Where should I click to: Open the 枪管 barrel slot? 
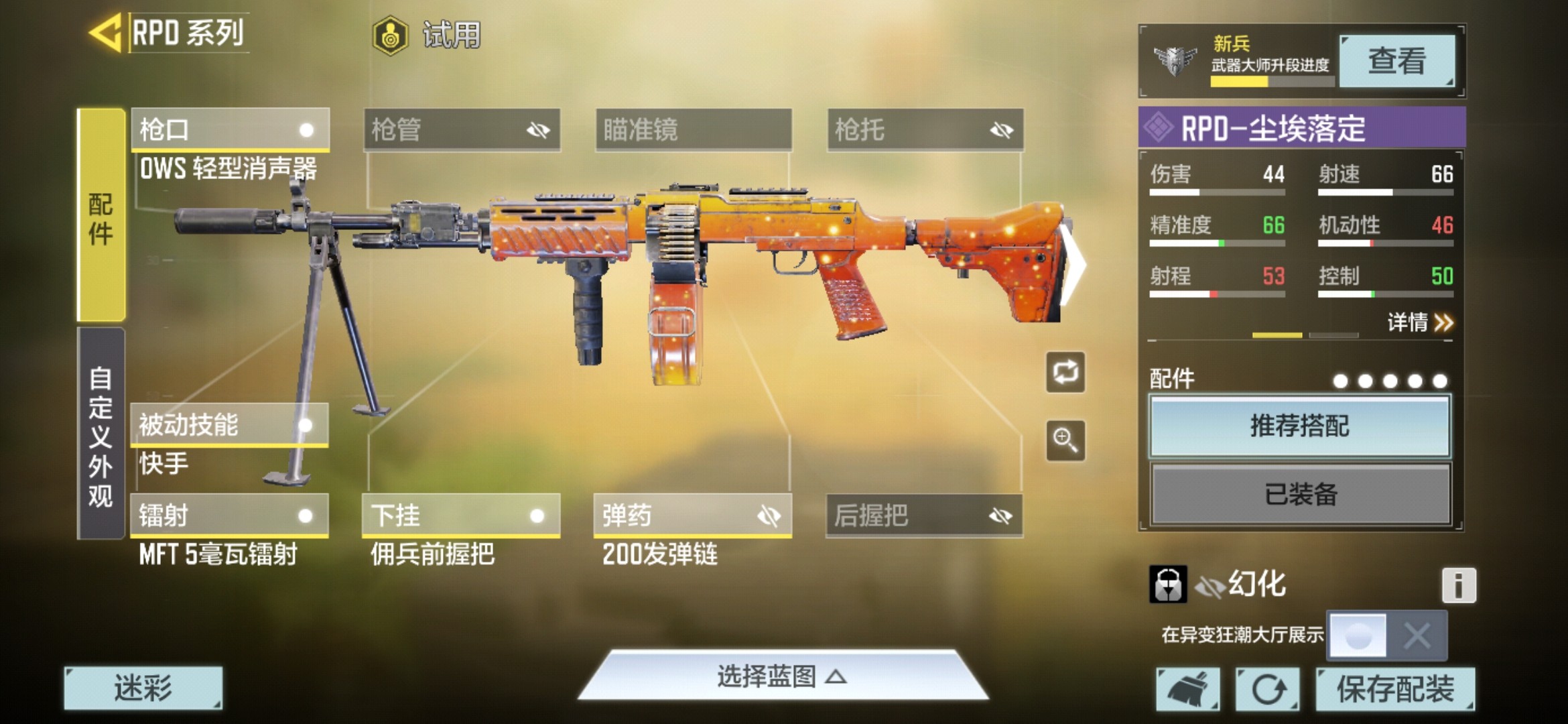pyautogui.click(x=462, y=129)
